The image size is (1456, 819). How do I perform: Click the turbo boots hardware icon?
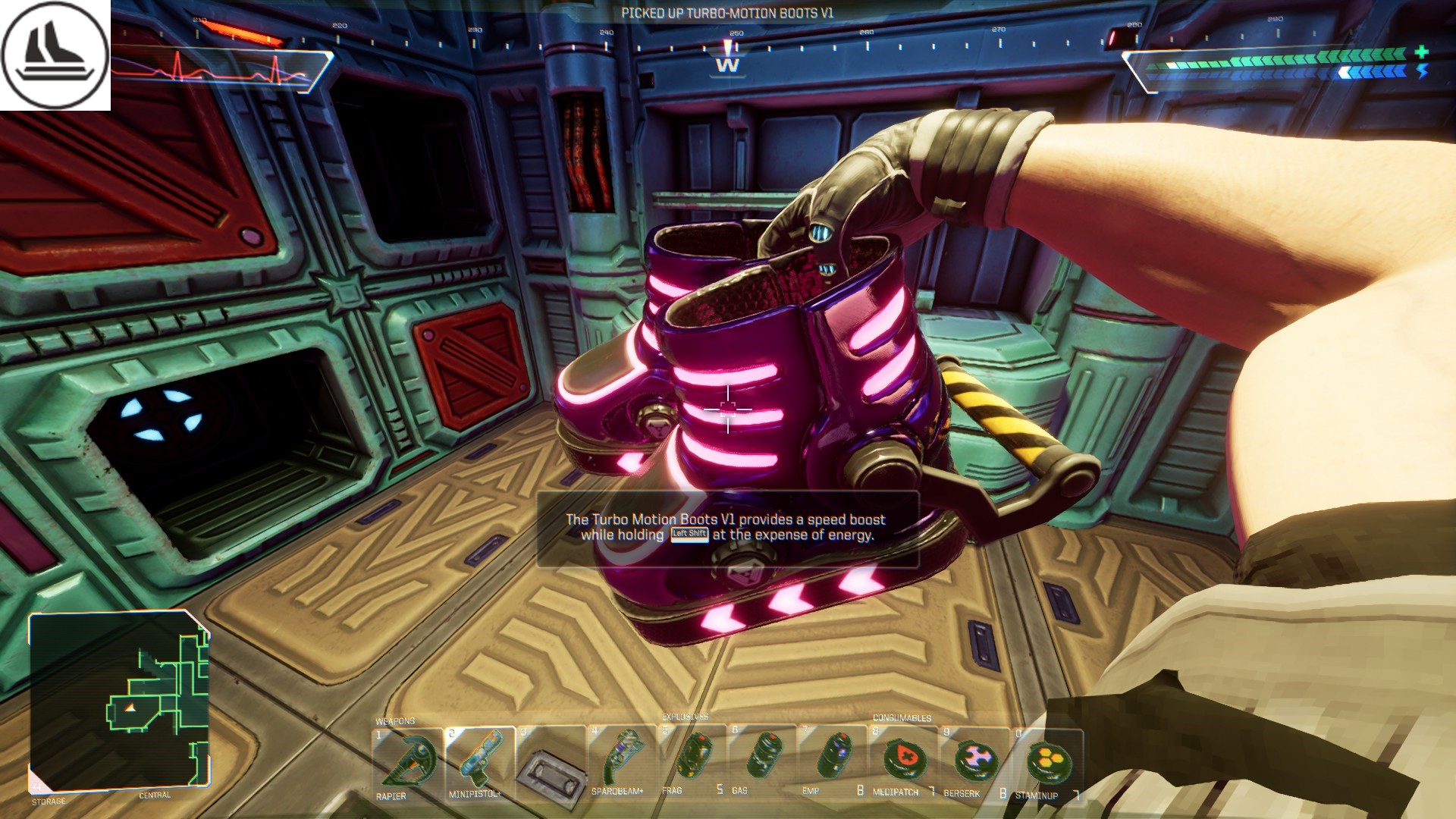55,55
